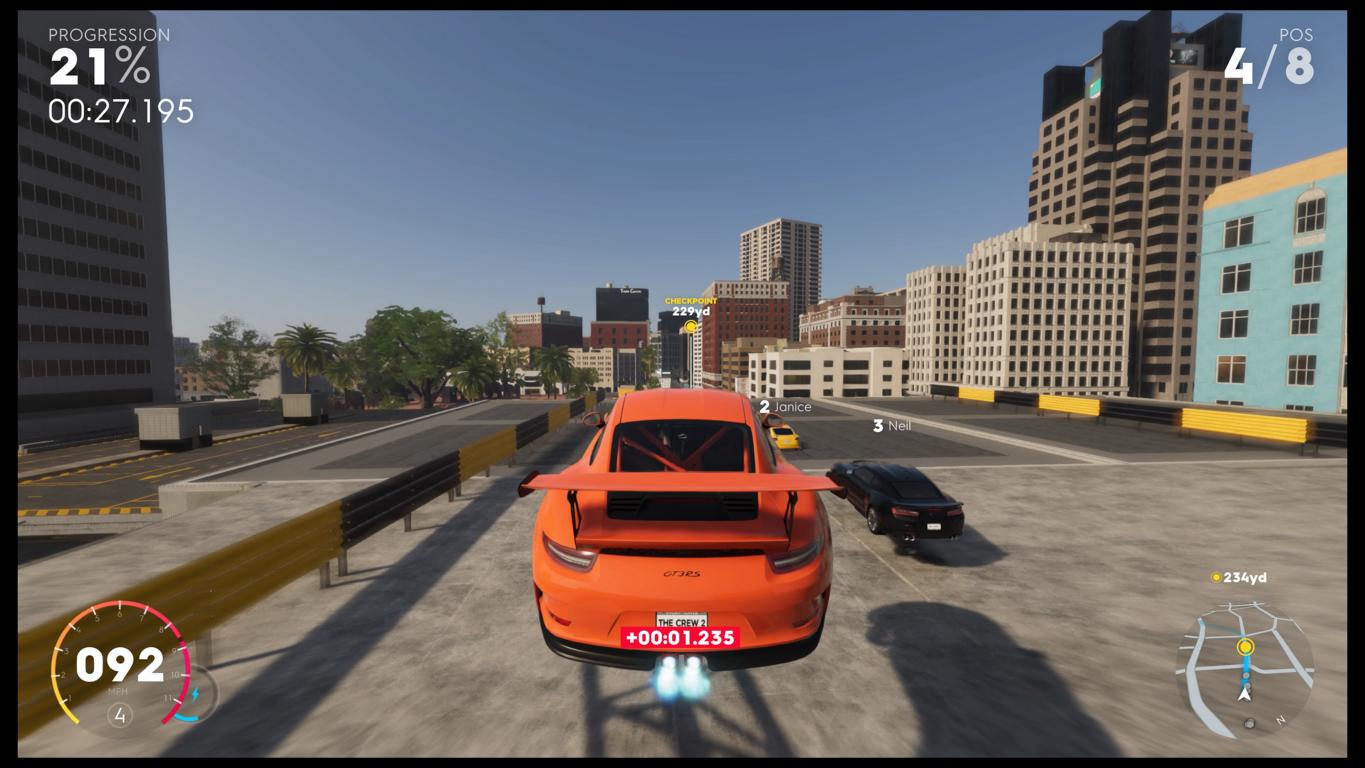Click the white player arrow on the minimap
Screen dimensions: 1365x768
(x=1245, y=692)
